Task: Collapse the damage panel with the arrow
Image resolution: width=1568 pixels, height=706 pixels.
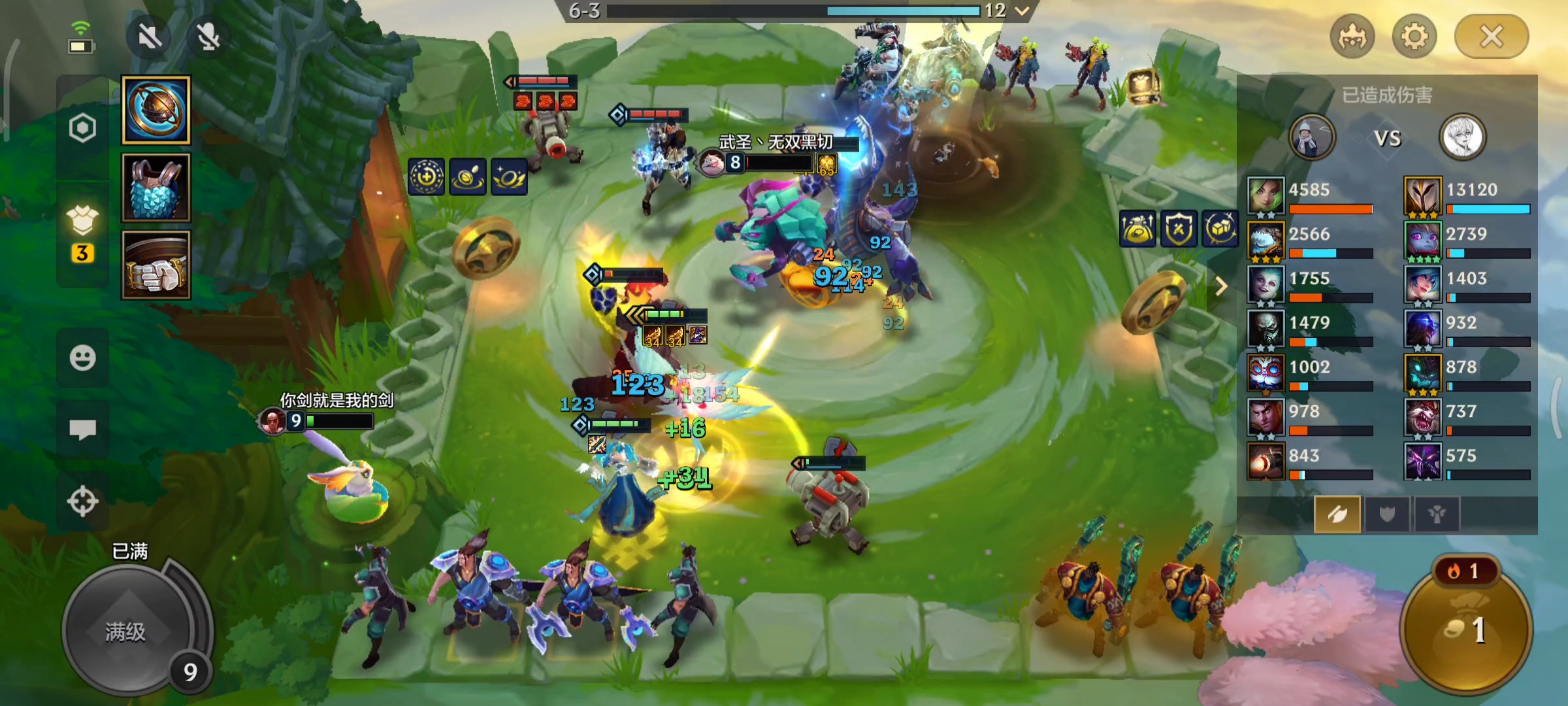Action: pyautogui.click(x=1221, y=286)
